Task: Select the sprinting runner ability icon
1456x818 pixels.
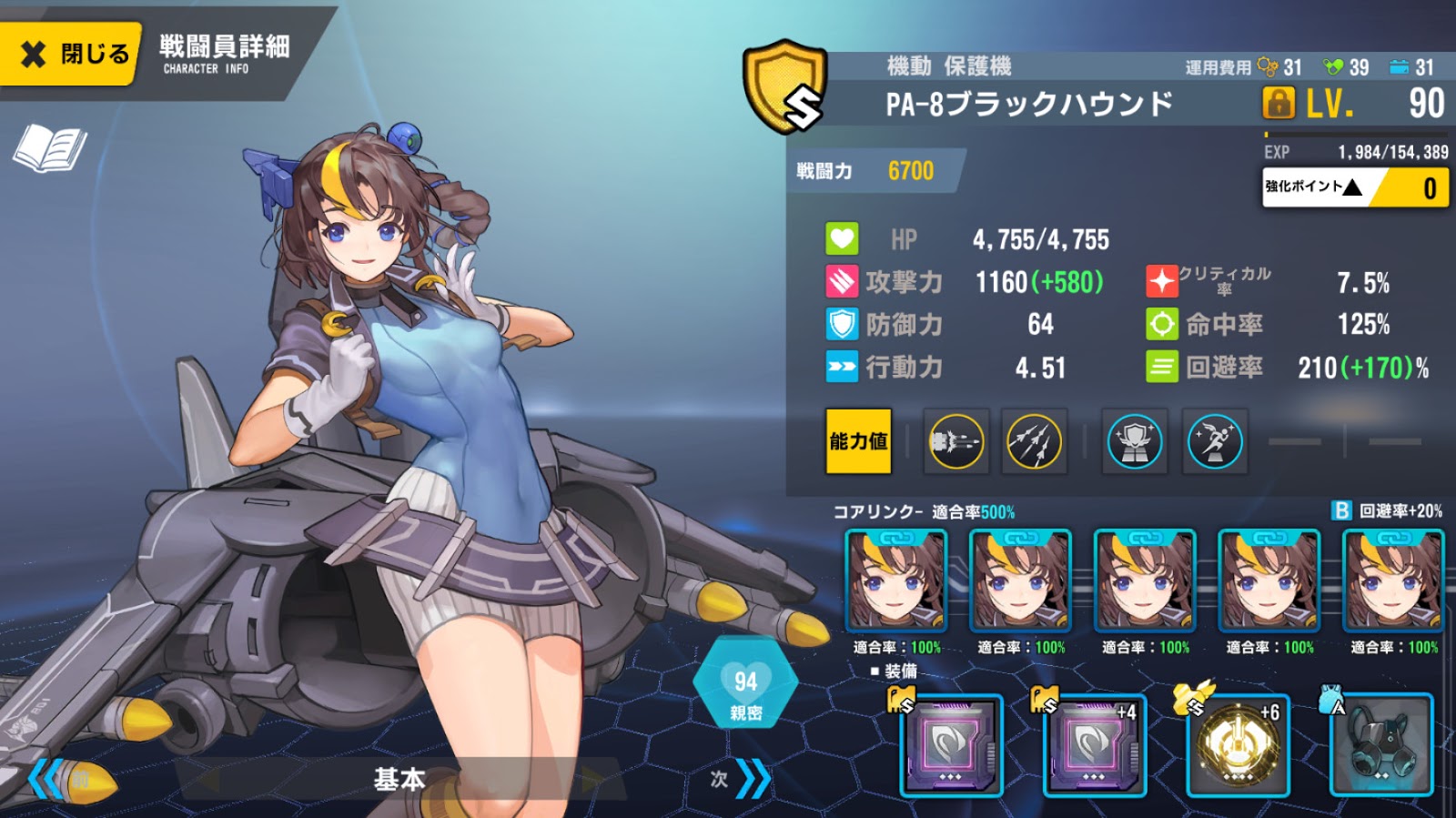Action: (1214, 440)
